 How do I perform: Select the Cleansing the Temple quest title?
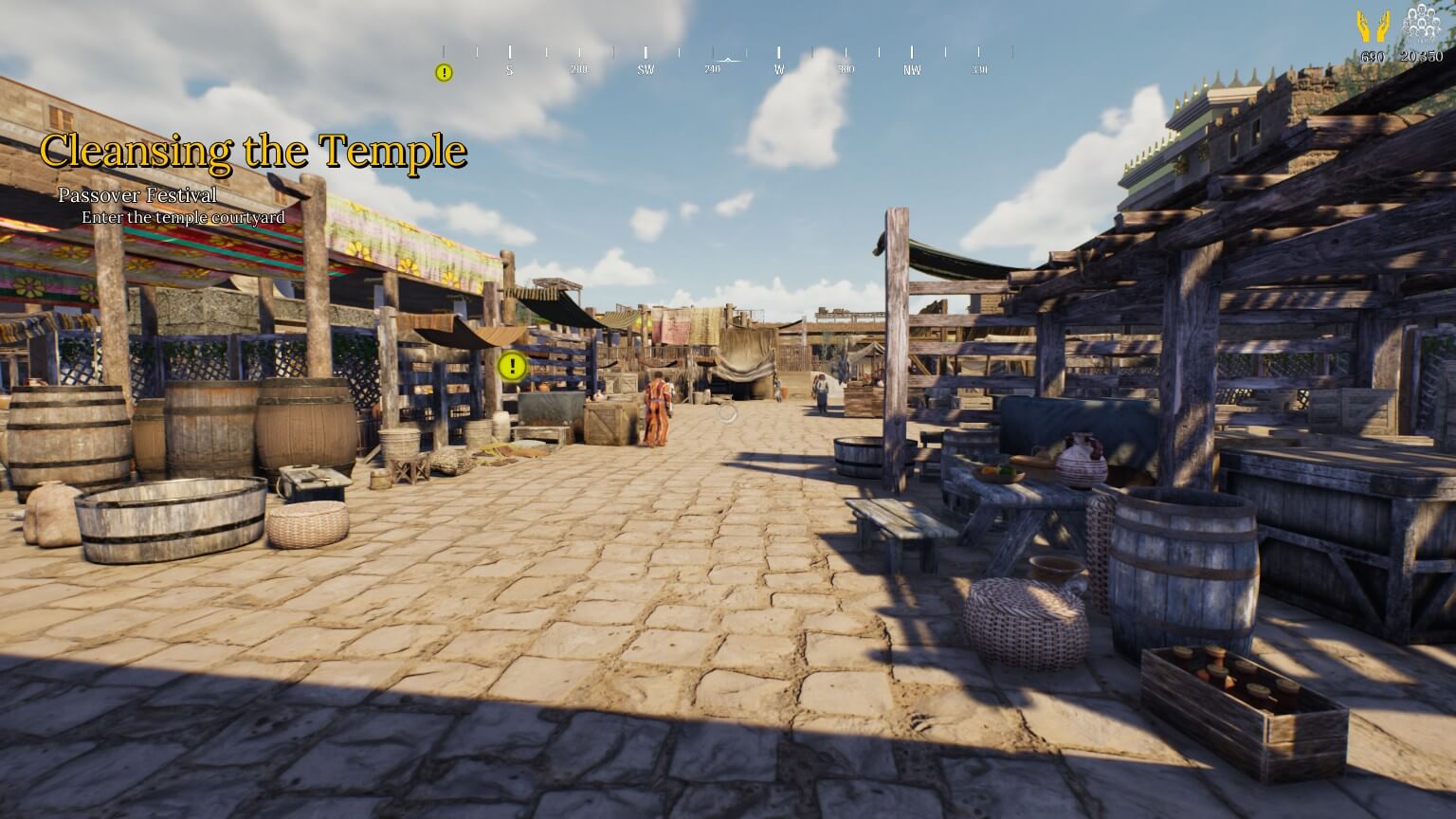coord(253,151)
